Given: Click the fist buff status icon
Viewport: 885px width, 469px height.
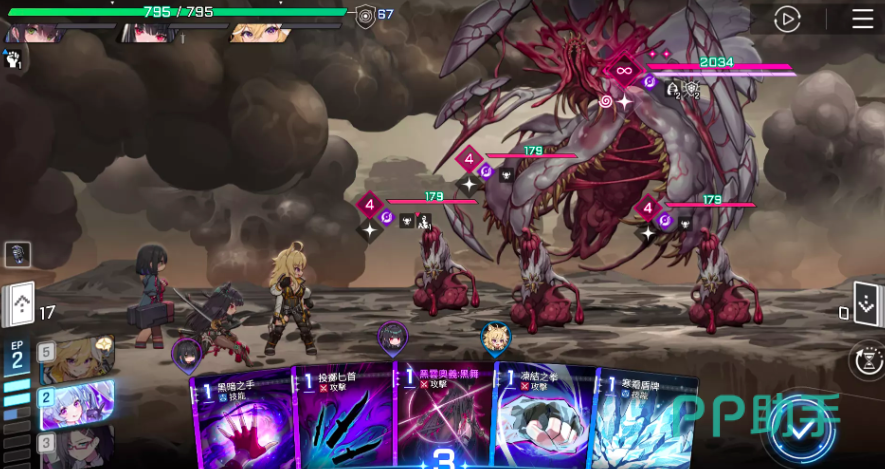Looking at the screenshot, I should tap(14, 59).
